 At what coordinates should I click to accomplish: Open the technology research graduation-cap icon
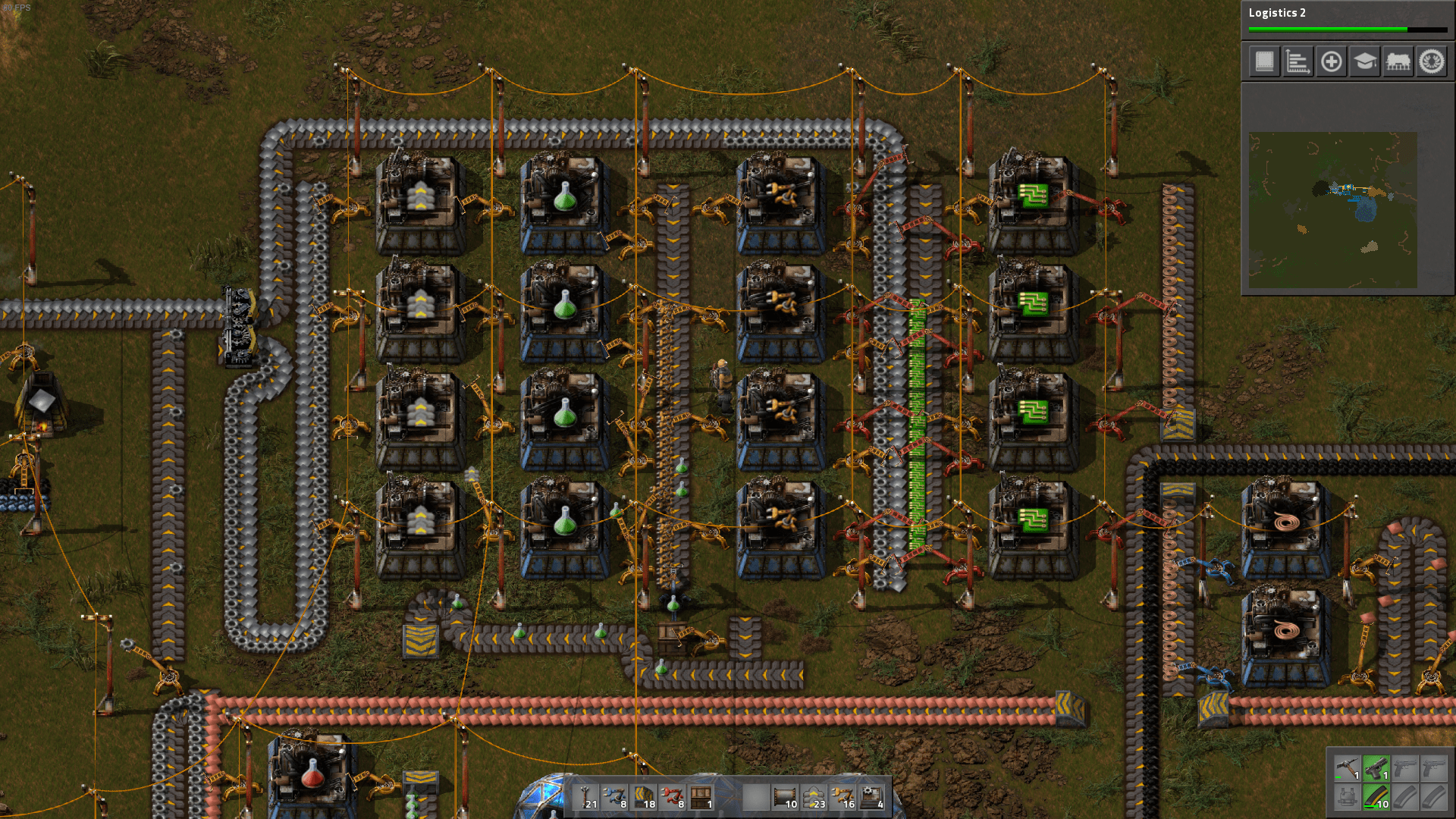1365,61
